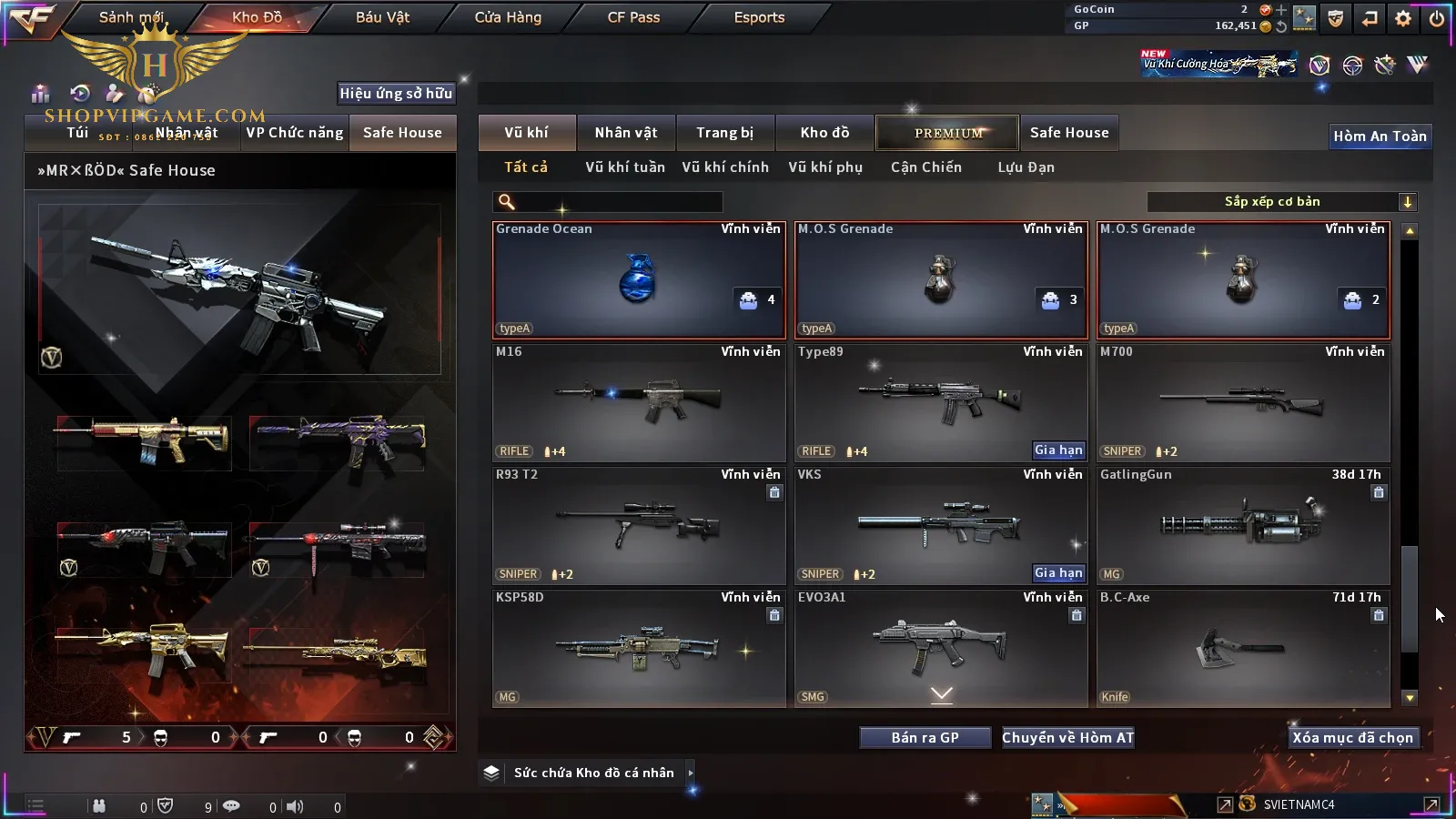Image resolution: width=1456 pixels, height=819 pixels.
Task: Switch to the Trang bị tab
Action: pyautogui.click(x=724, y=133)
